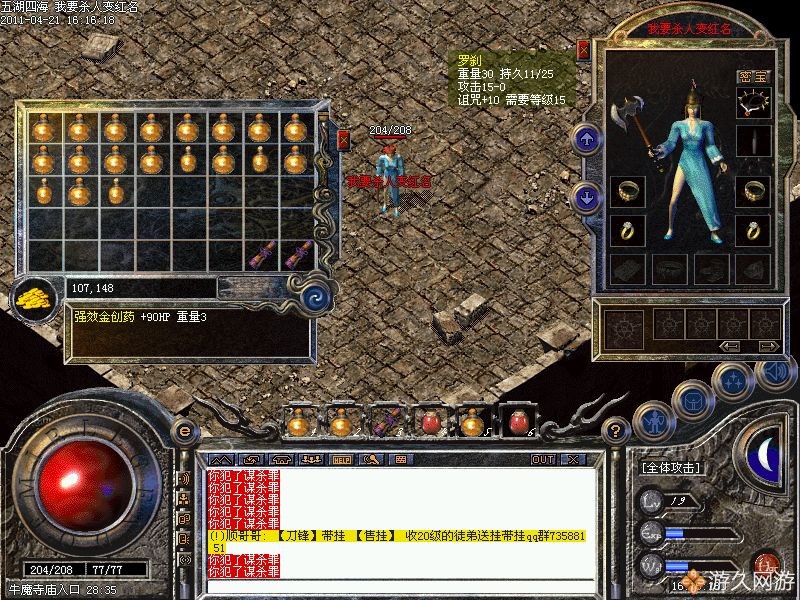Show the previous character page with up arrow

[x=587, y=138]
